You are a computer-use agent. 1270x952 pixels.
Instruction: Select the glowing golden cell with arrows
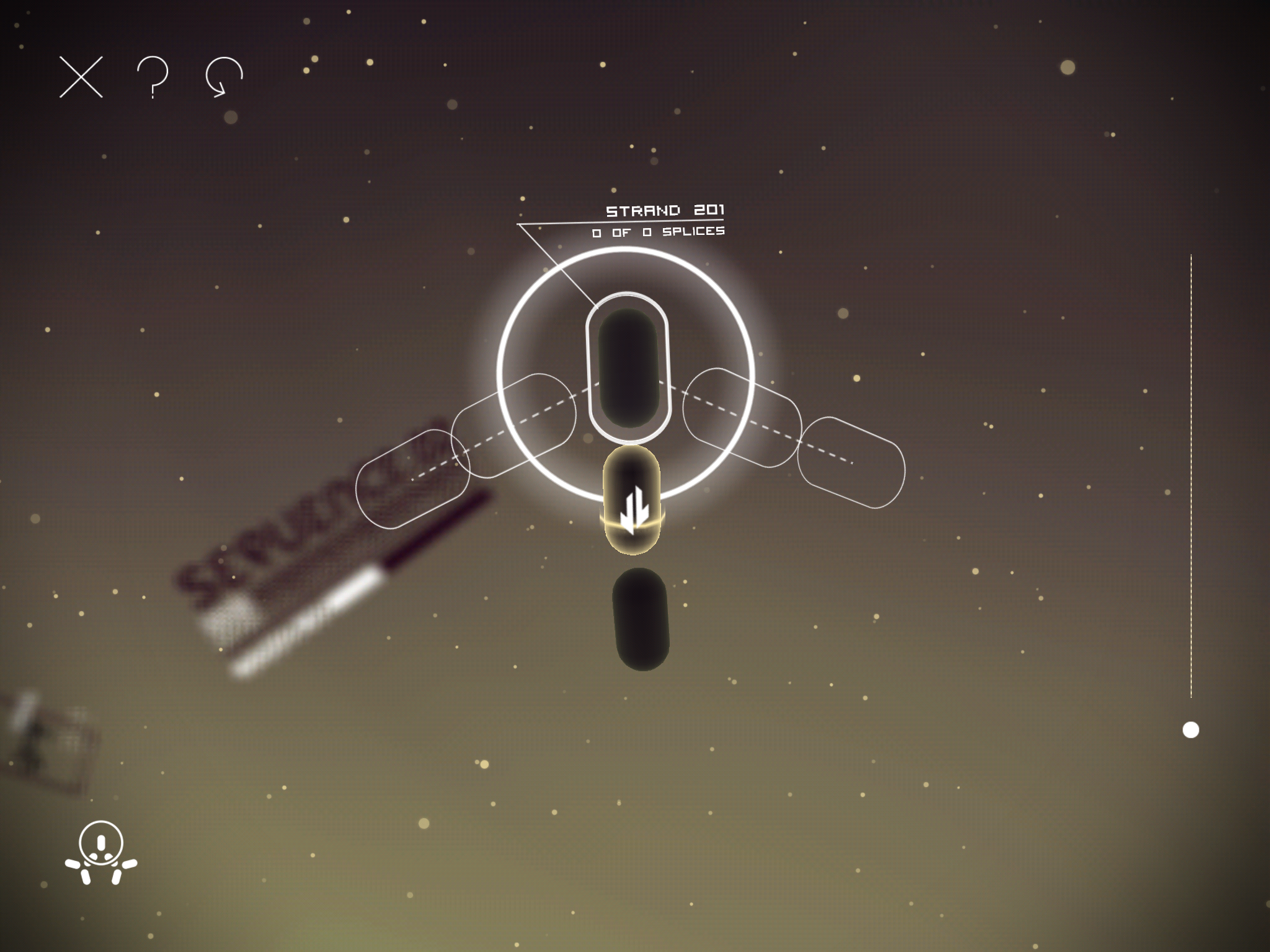coord(632,500)
